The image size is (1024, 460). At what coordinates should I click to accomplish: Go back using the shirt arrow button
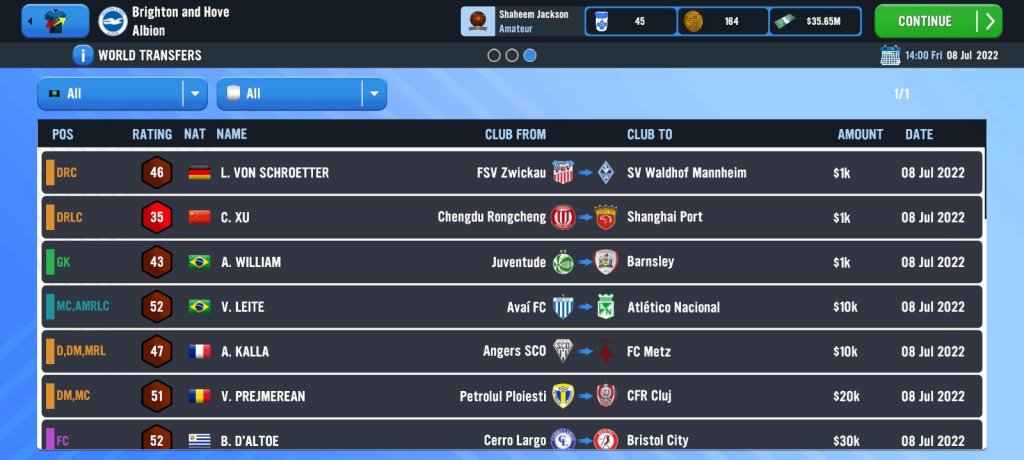55,21
